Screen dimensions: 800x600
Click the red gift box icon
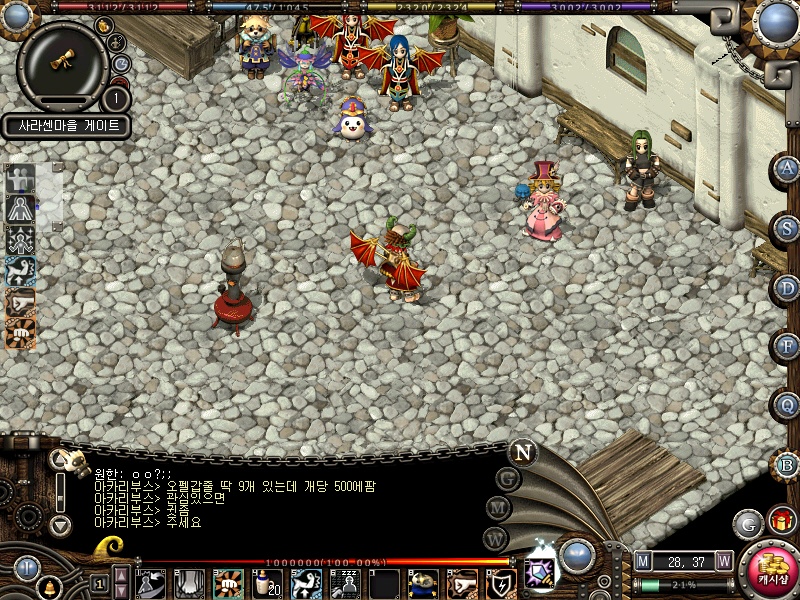click(x=781, y=522)
